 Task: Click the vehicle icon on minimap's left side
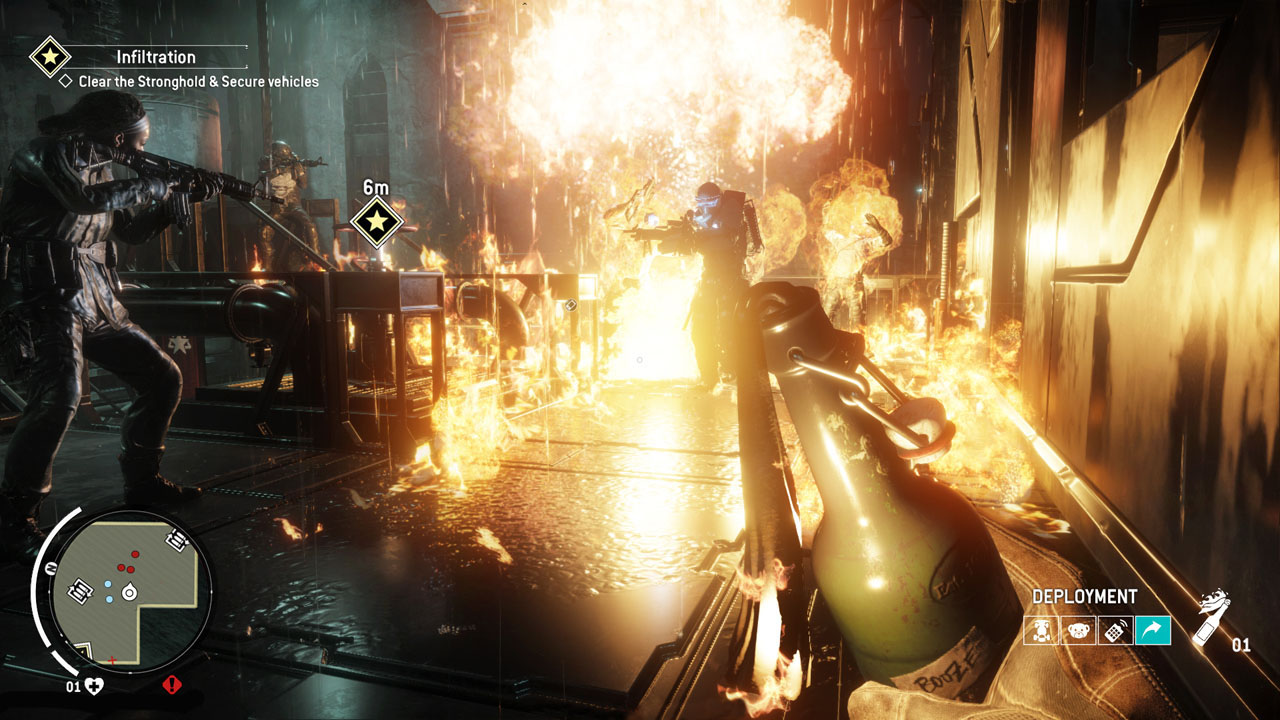click(80, 592)
